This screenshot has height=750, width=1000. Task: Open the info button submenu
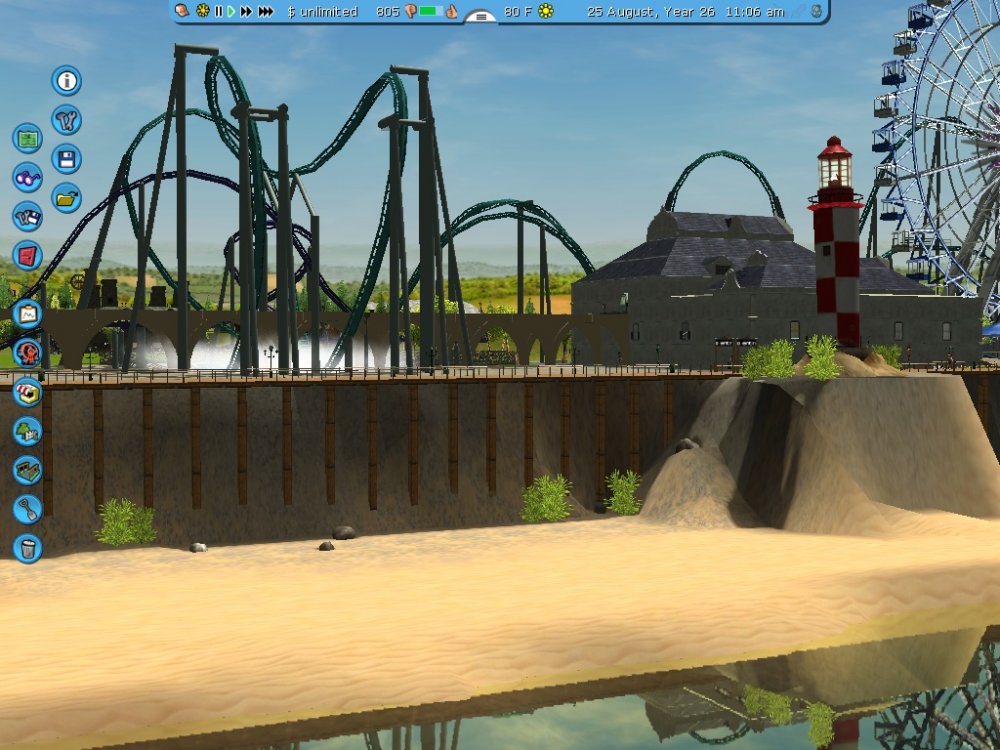(x=67, y=81)
